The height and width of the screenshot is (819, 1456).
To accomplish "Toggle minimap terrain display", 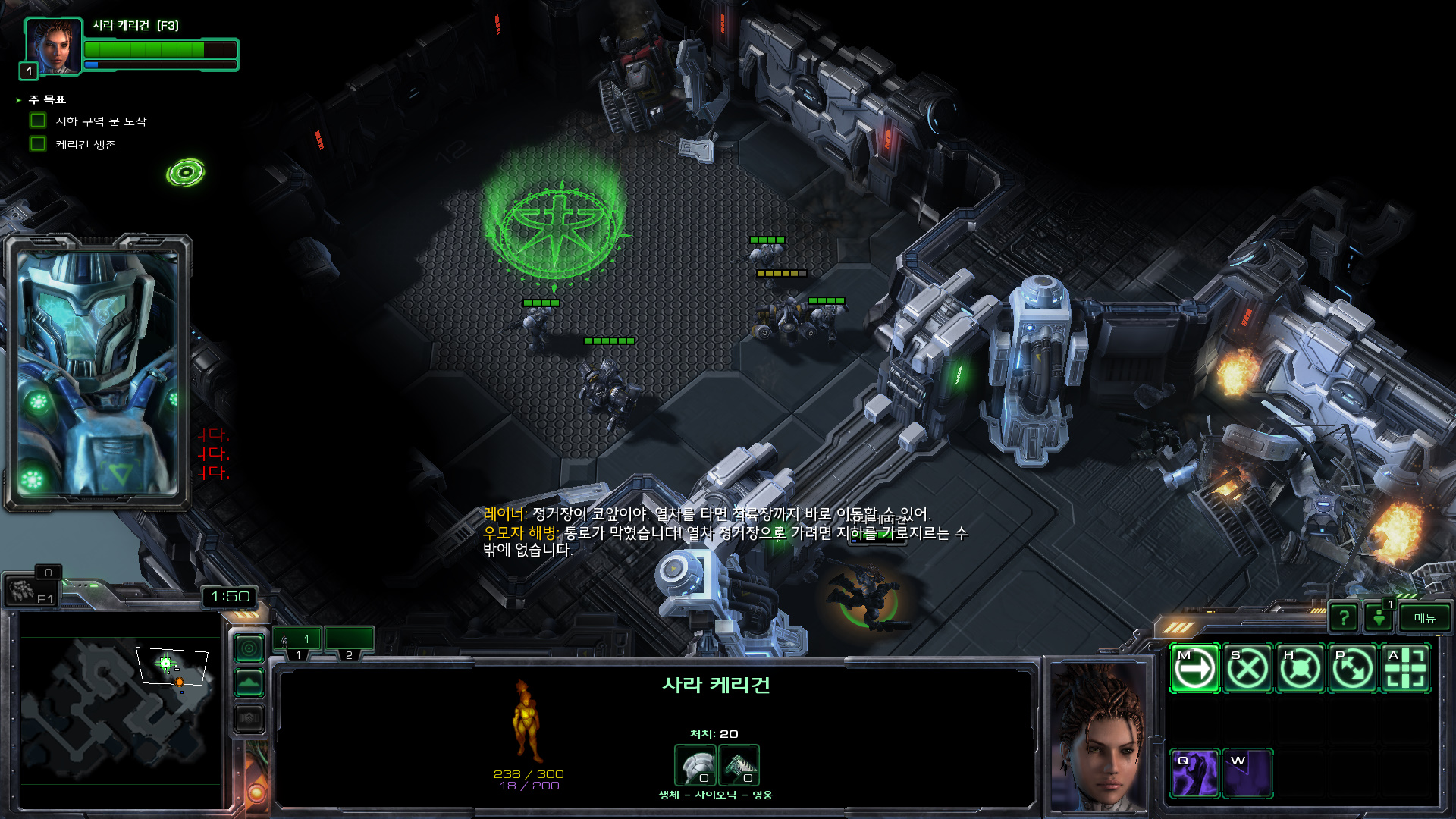I will coord(249,683).
